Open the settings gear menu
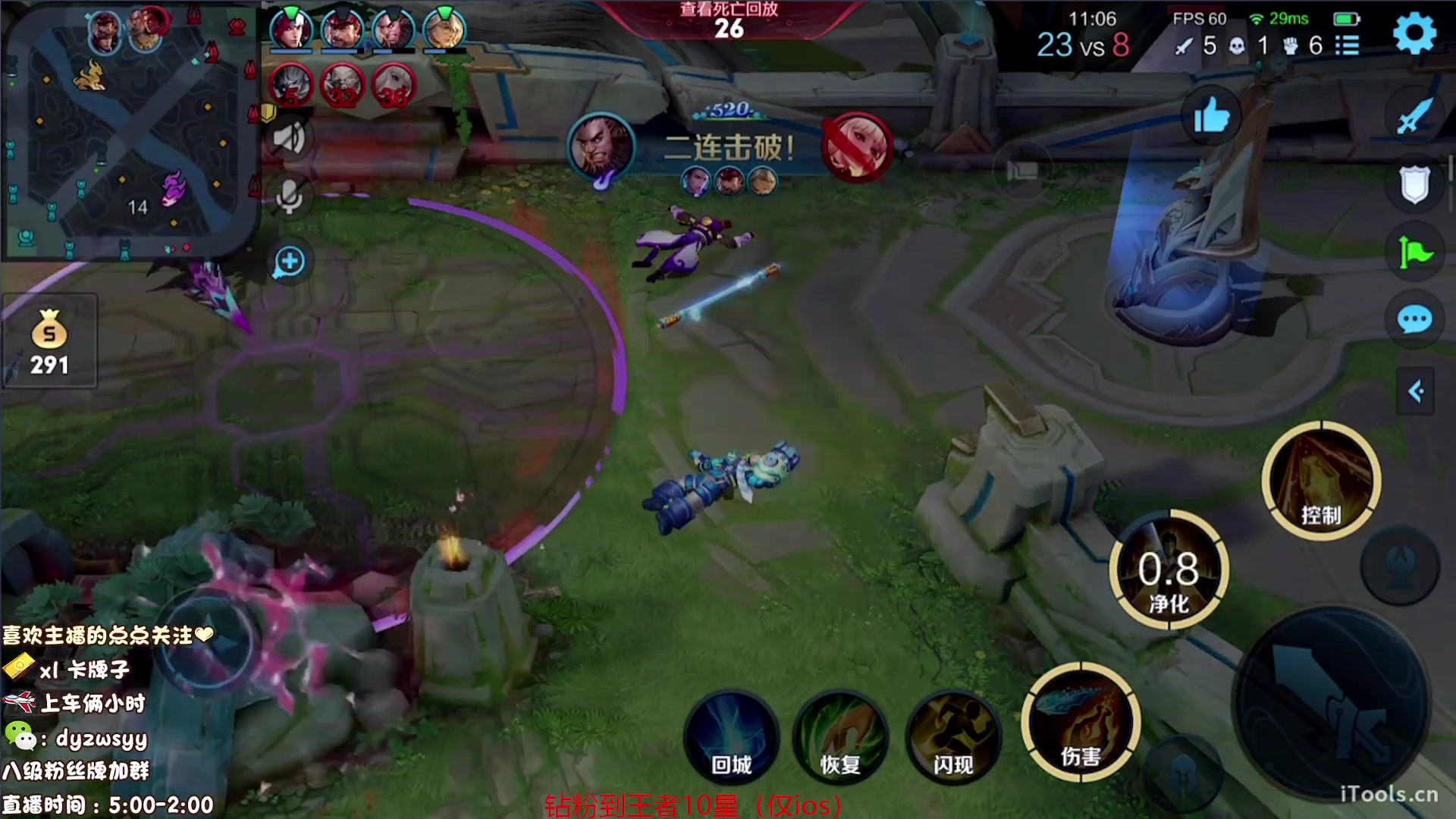Image resolution: width=1456 pixels, height=819 pixels. [1414, 33]
